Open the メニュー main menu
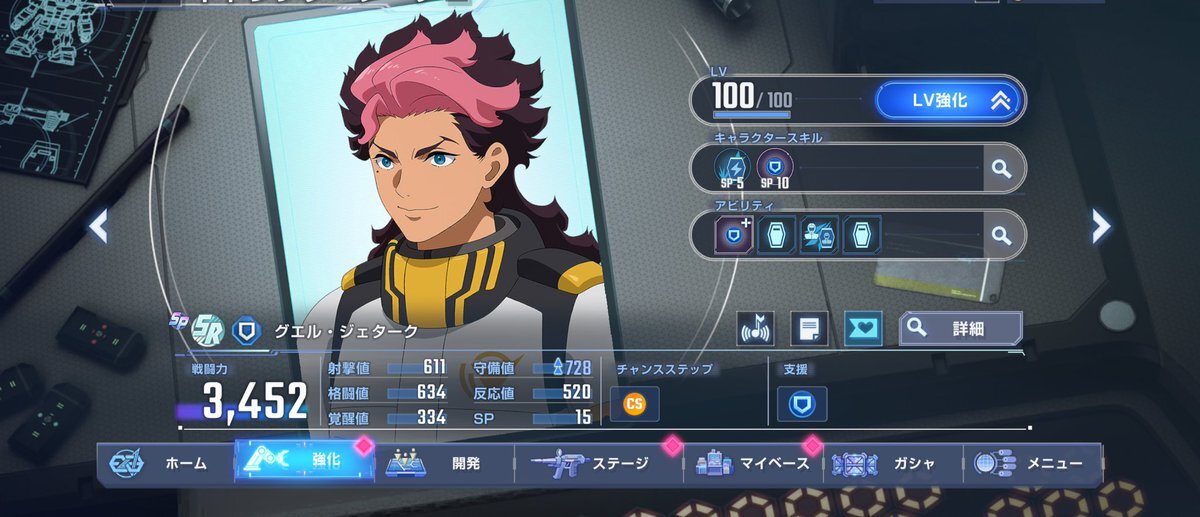 (1030, 464)
